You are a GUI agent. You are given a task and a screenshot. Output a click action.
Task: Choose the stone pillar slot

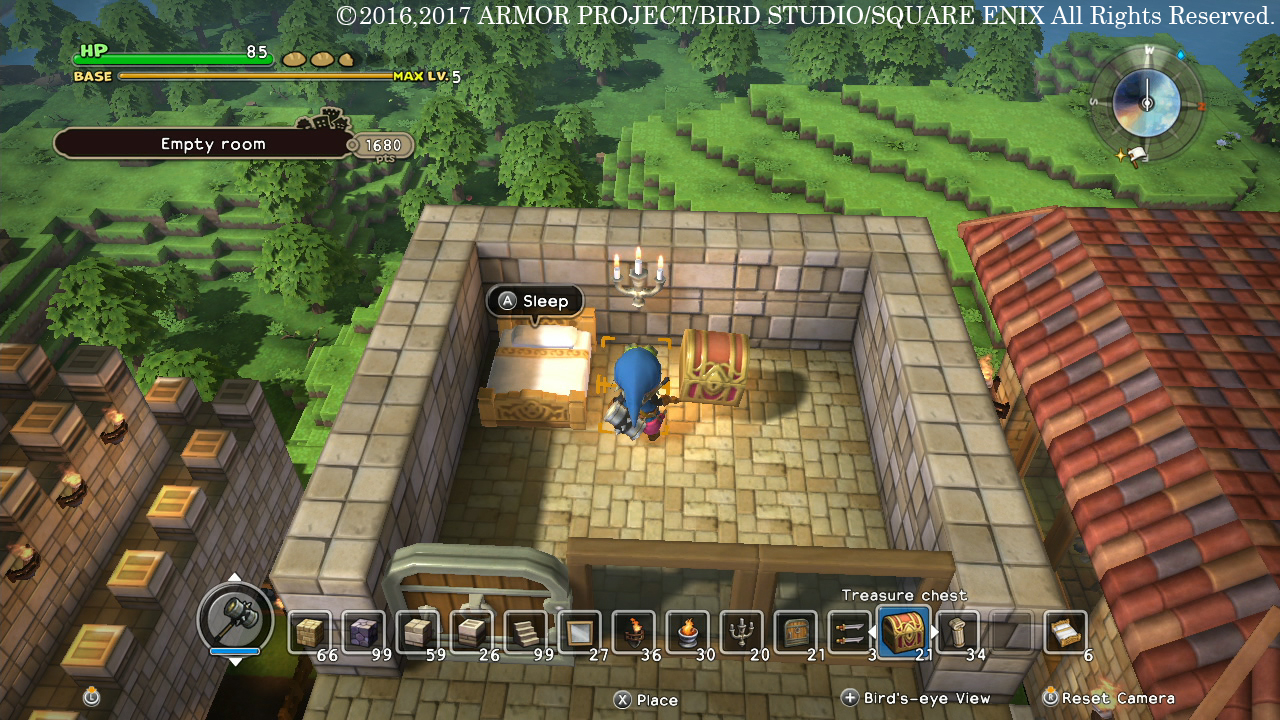click(x=958, y=632)
